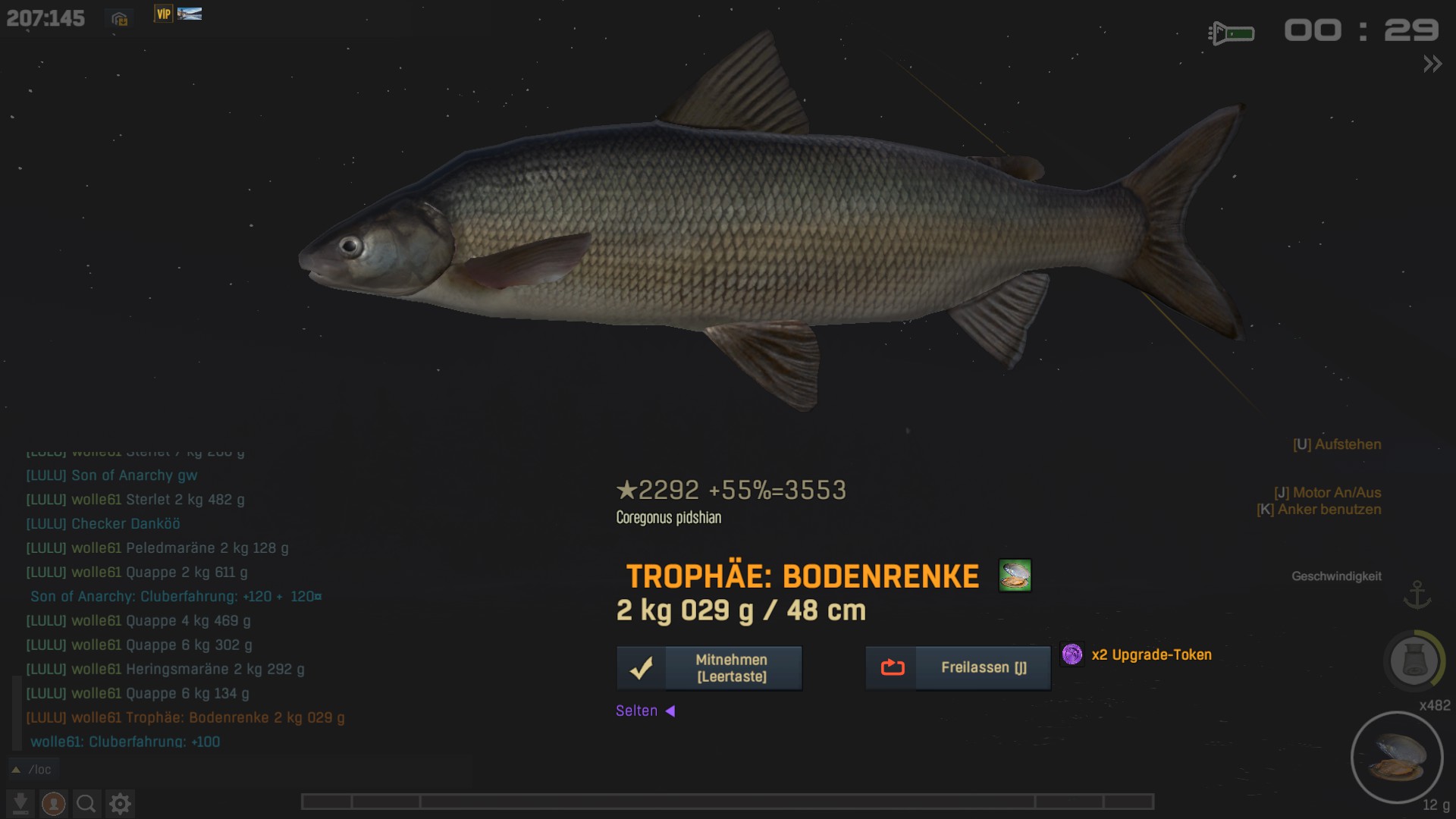Viewport: 1456px width, 819px height.
Task: Open the storage box icon beside the coordinates
Action: 119,19
